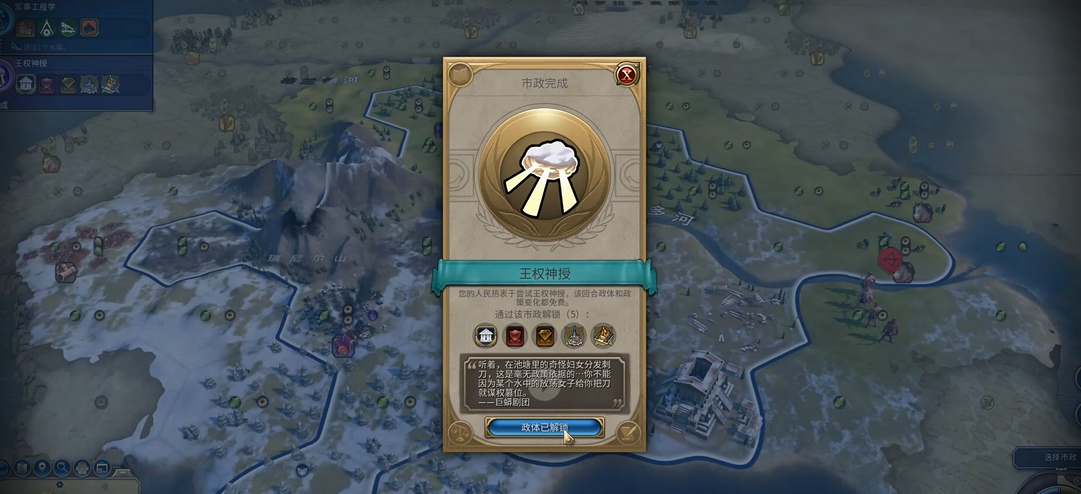Select the red shield policy card in popup
Screen dimensions: 1081x494
pos(516,336)
